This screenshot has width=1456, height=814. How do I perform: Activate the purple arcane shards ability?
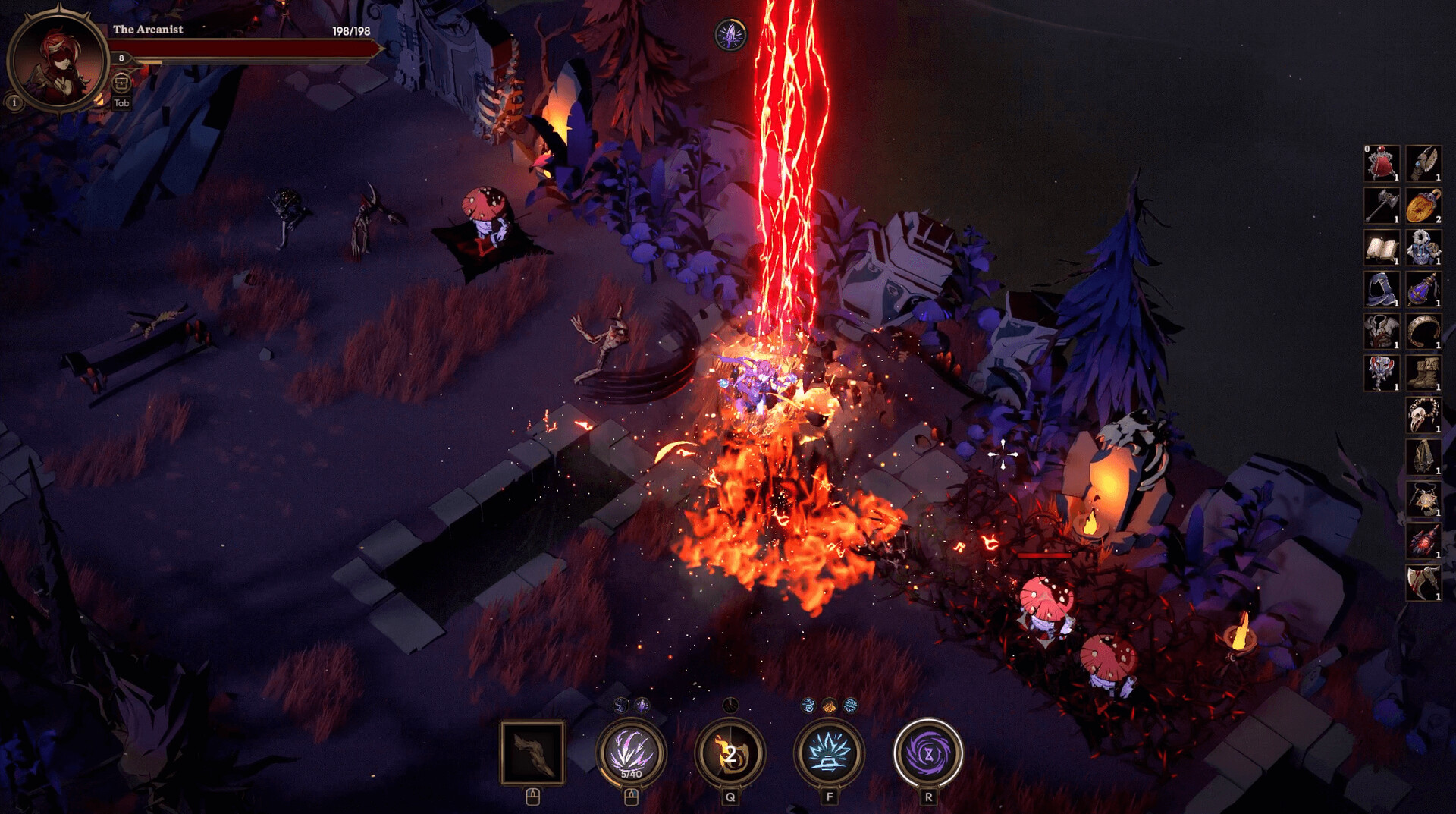tap(631, 753)
